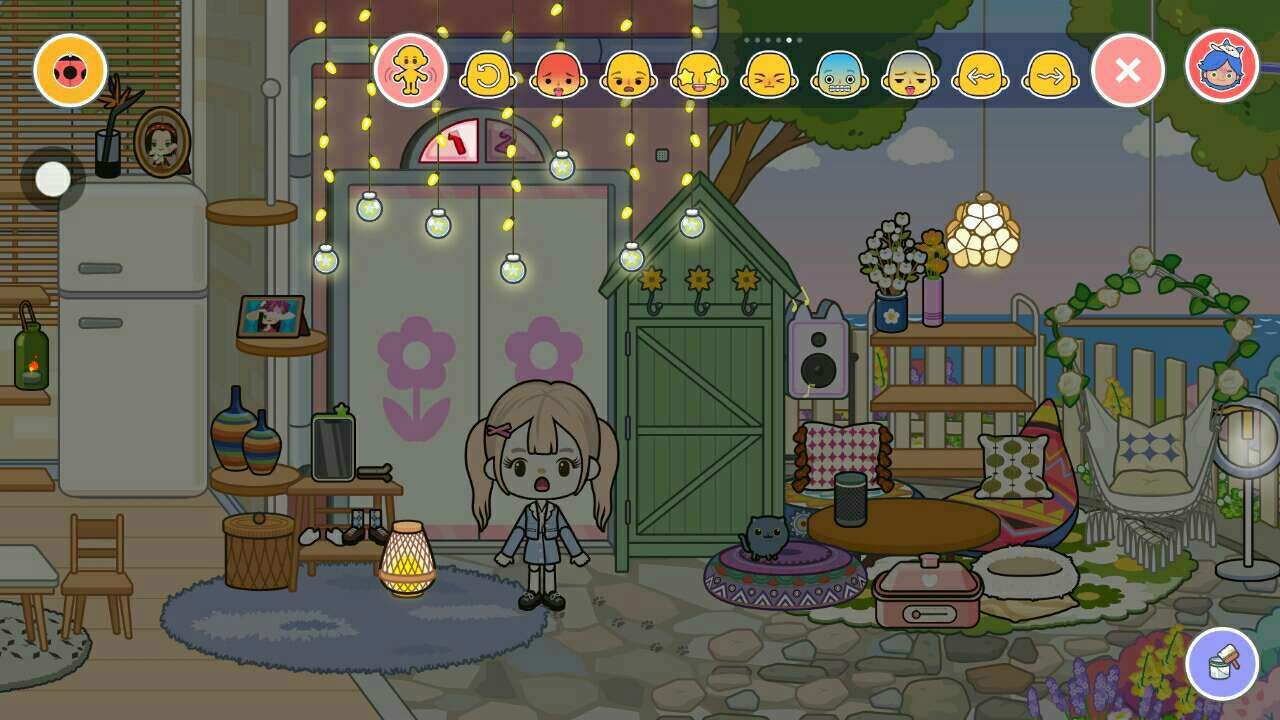Select the body pose animation button
Viewport: 1280px width, 720px height.
410,70
